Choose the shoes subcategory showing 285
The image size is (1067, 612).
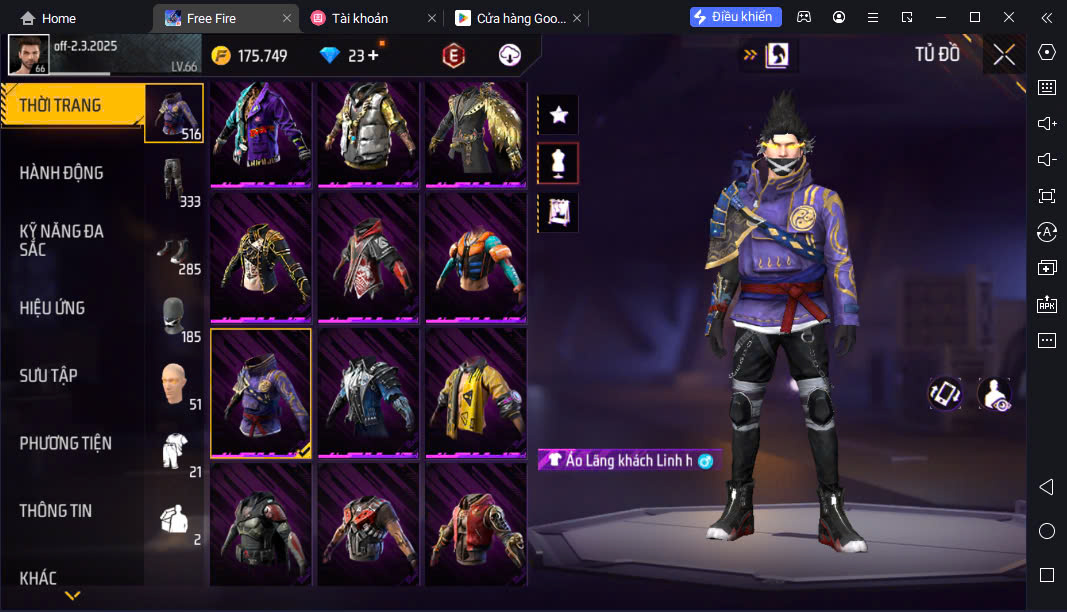175,248
